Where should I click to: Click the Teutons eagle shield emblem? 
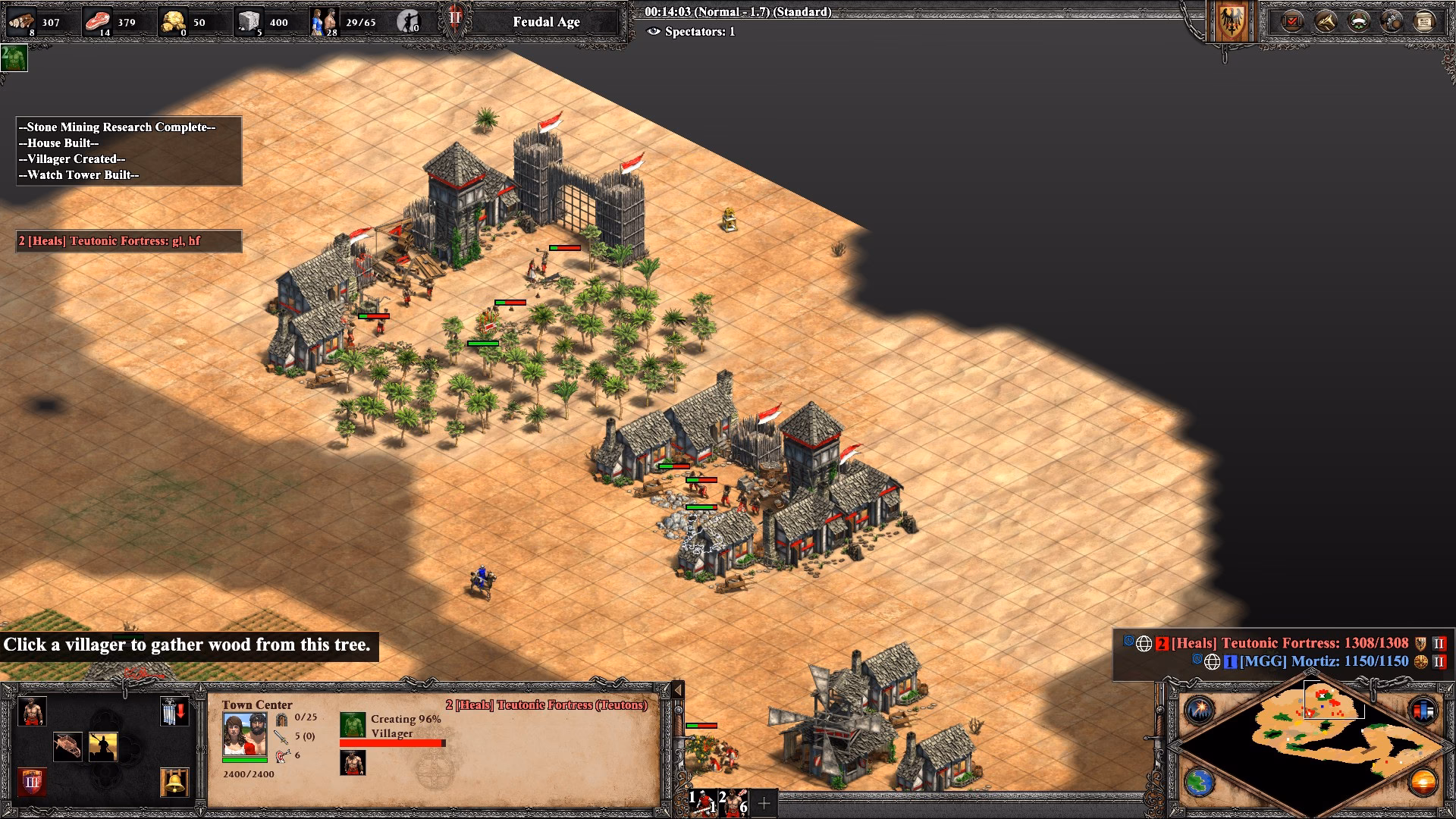1231,21
